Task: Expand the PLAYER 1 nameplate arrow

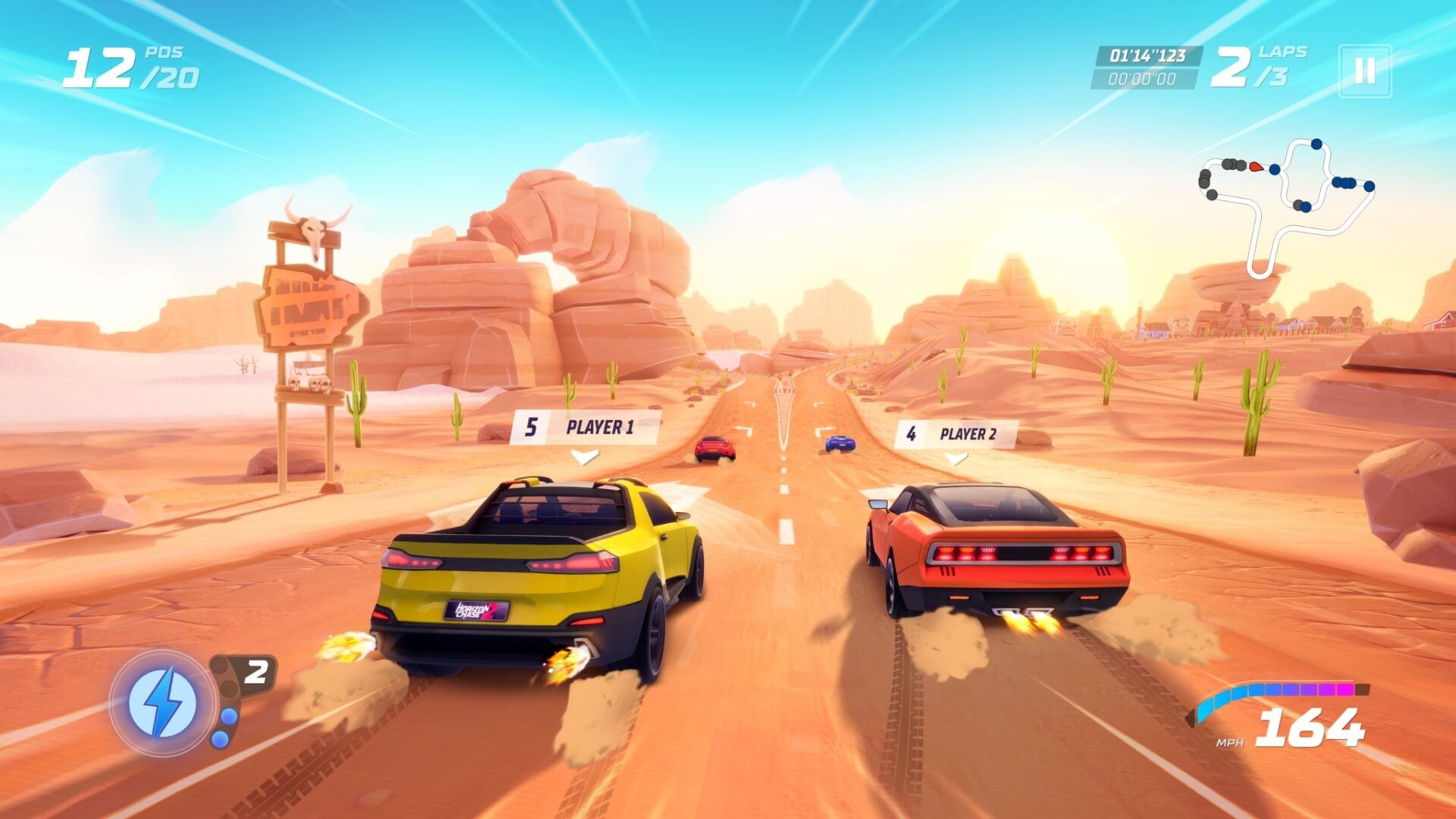Action: click(584, 457)
